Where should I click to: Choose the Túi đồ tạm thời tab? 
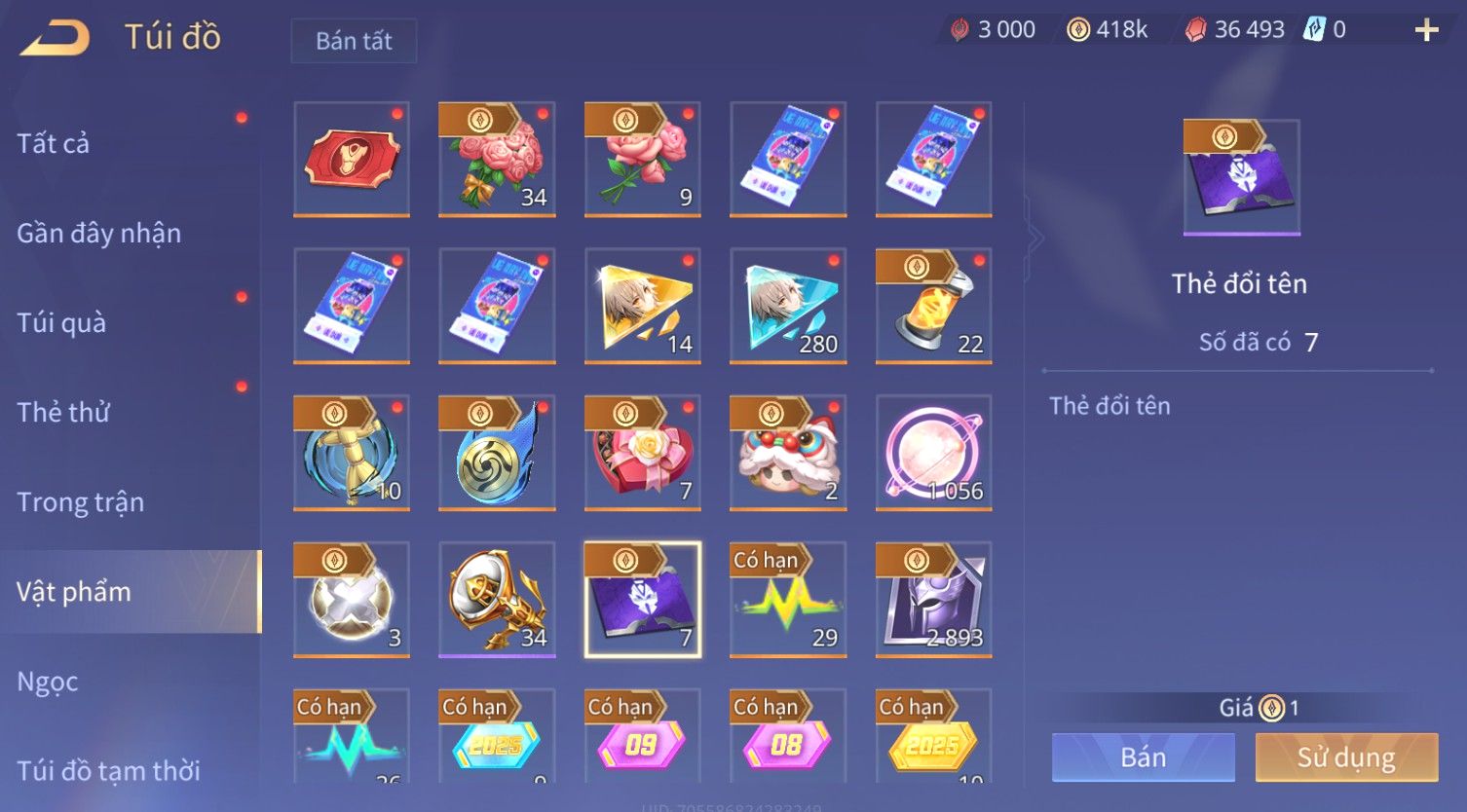tap(108, 770)
